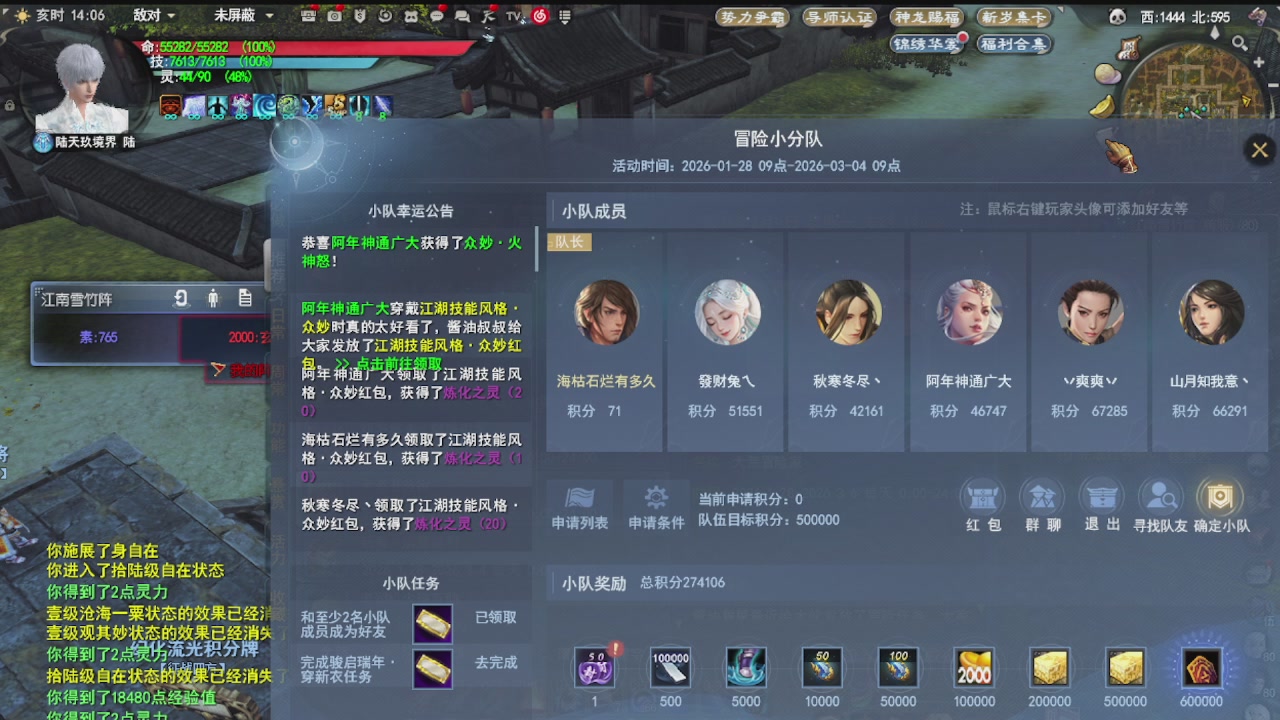Open the screenshot camera tool in the top toolbar
Image resolution: width=1280 pixels, height=720 pixels.
tap(334, 16)
